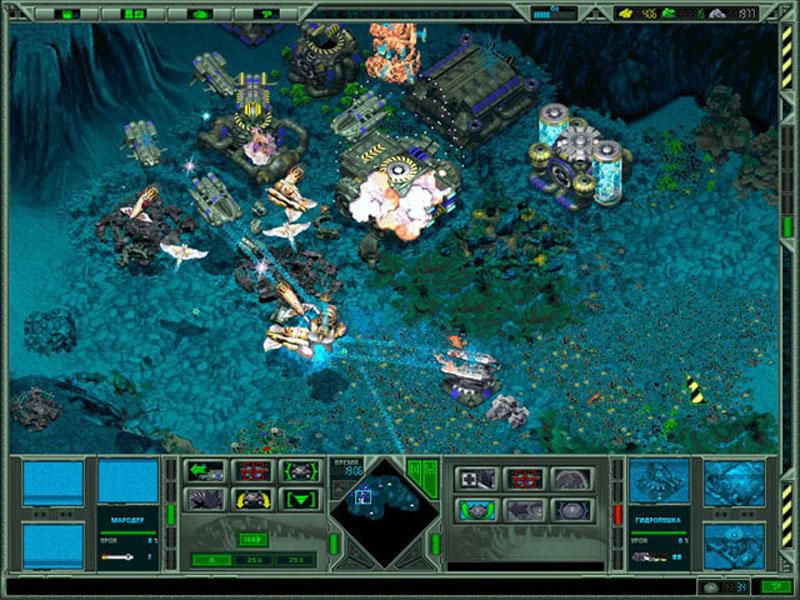Activate the yellow curved arrows command
Screen dimensions: 800x600
pyautogui.click(x=252, y=498)
